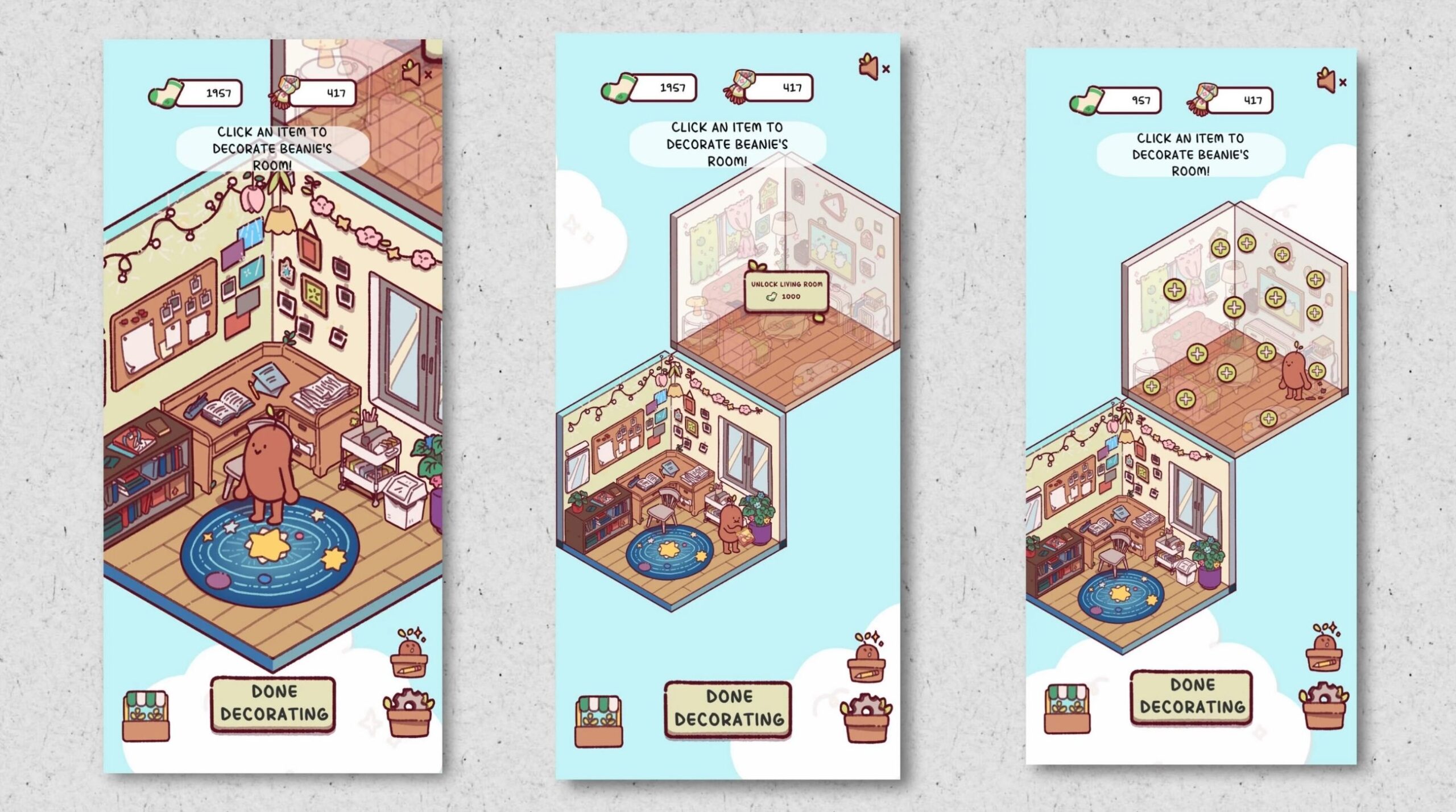Open the shop stall on the zoomed-in bedroom screen
1456x812 pixels.
[x=146, y=715]
